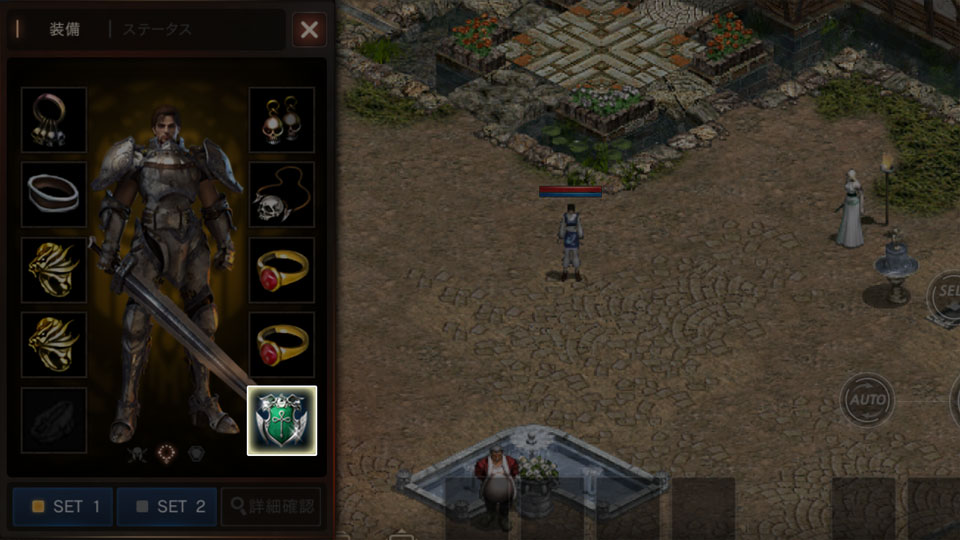Viewport: 960px width, 540px height.
Task: Choose the skull earrings slot
Action: point(281,120)
